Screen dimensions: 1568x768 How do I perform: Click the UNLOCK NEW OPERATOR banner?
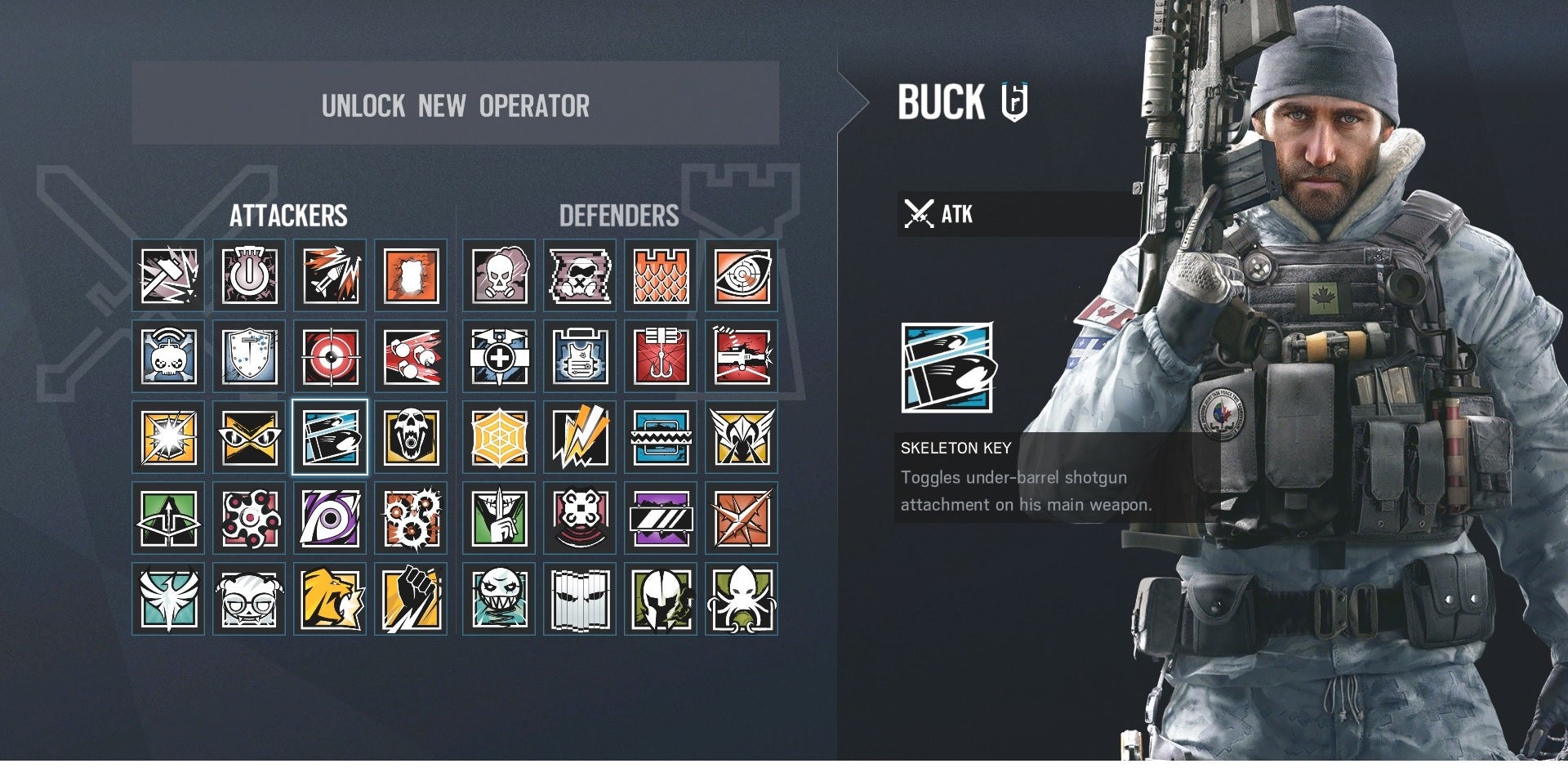[454, 107]
